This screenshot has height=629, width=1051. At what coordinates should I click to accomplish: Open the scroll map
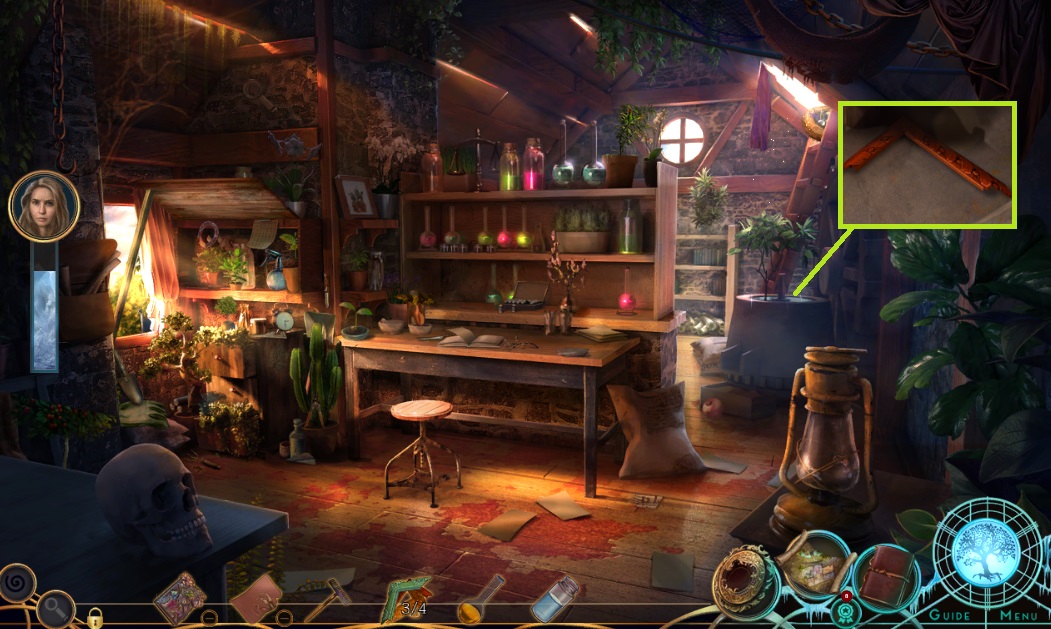816,565
